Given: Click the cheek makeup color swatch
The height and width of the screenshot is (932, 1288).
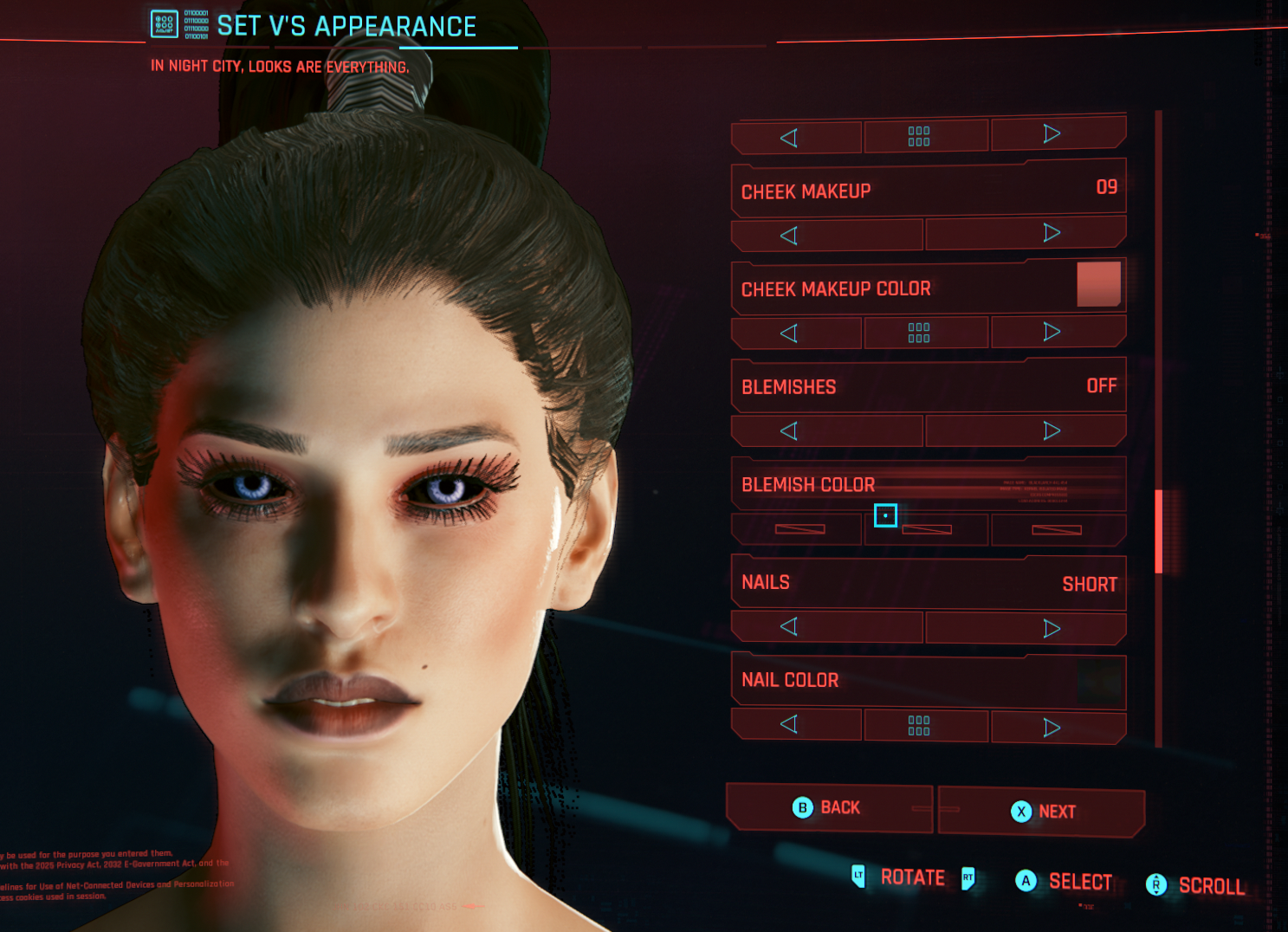Looking at the screenshot, I should [1098, 284].
